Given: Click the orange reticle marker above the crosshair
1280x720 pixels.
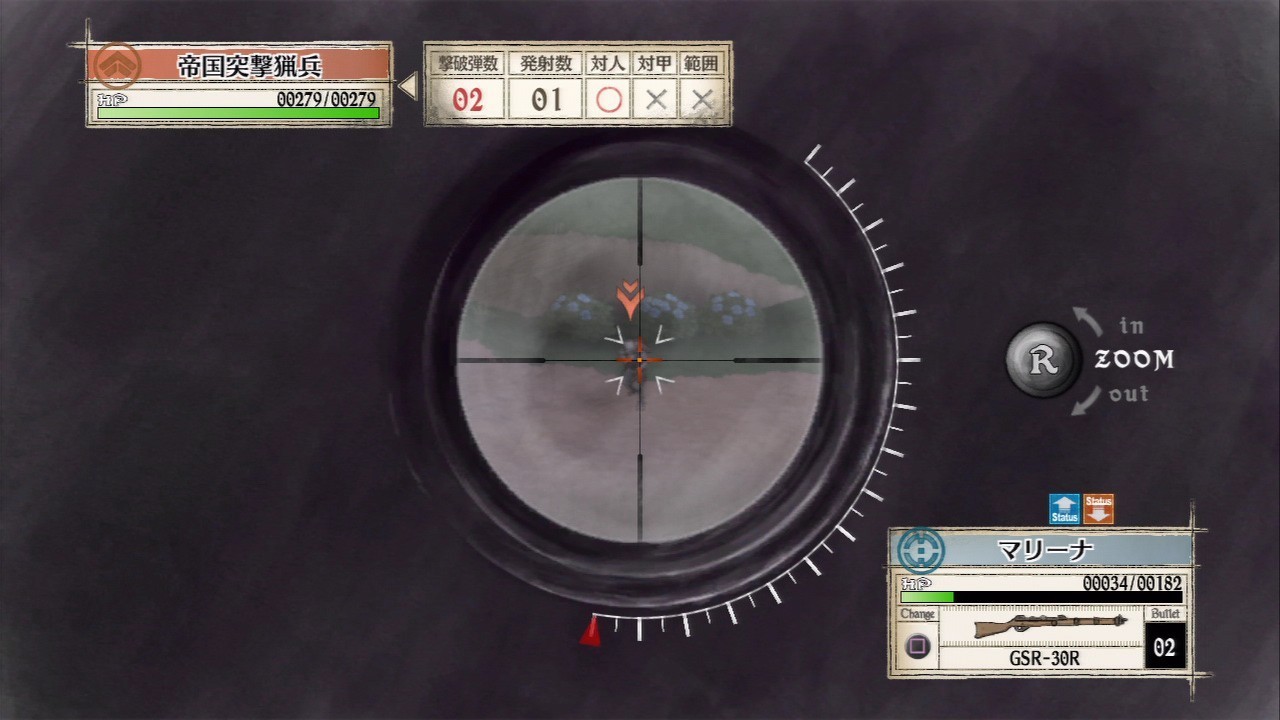Looking at the screenshot, I should (x=630, y=297).
